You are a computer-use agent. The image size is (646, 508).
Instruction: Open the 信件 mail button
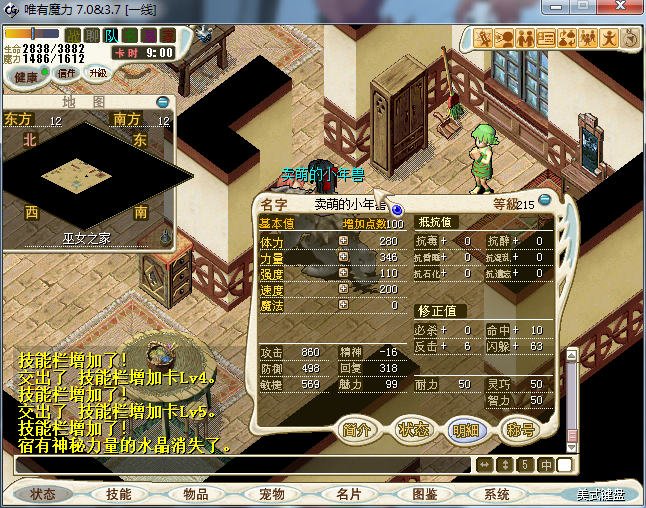[67, 73]
